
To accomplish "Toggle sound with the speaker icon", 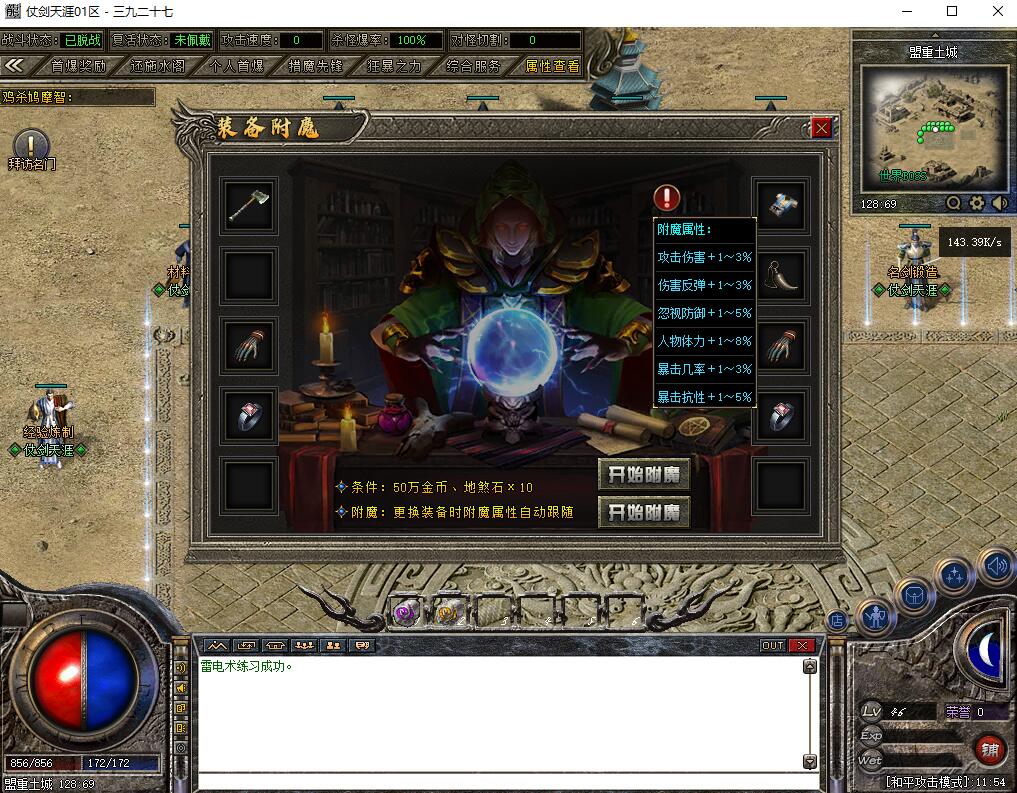I will [x=994, y=566].
